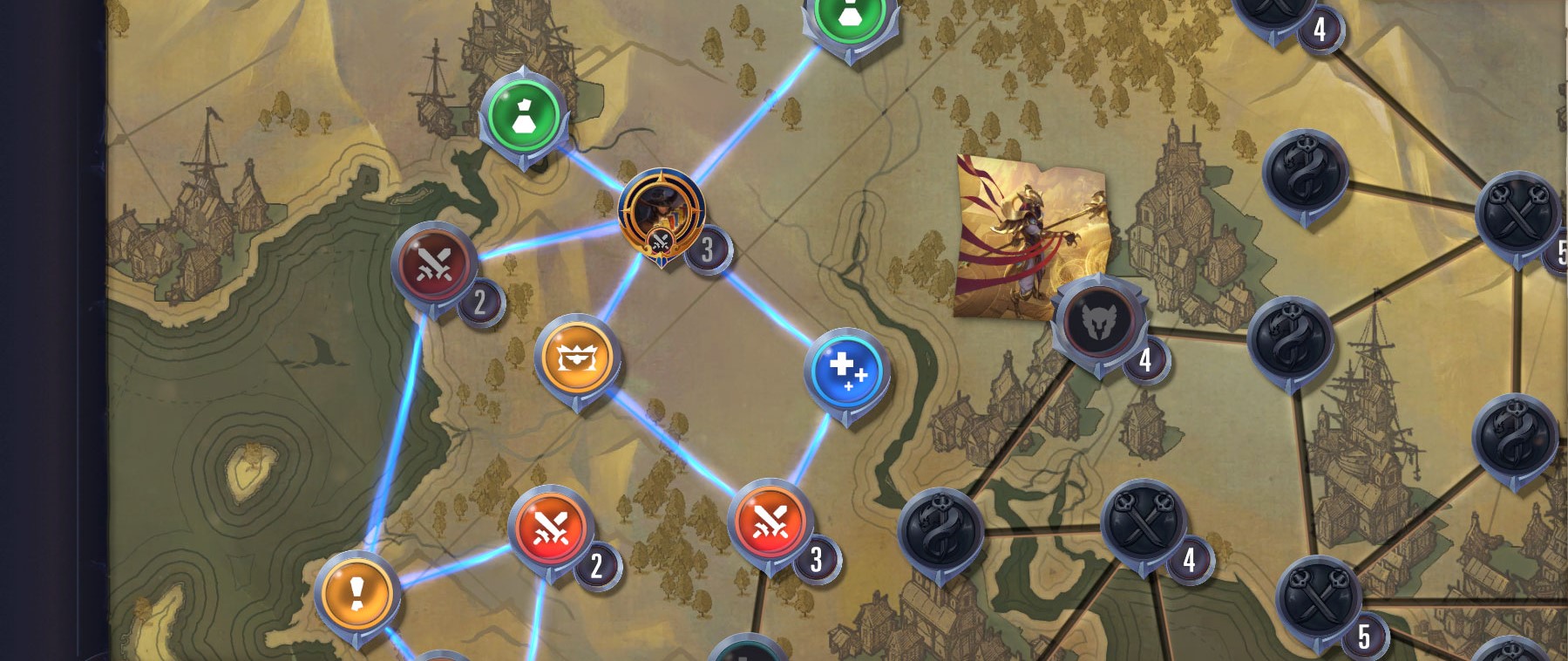Open the orange treasure chest node
This screenshot has height=661, width=1568.
tap(576, 358)
